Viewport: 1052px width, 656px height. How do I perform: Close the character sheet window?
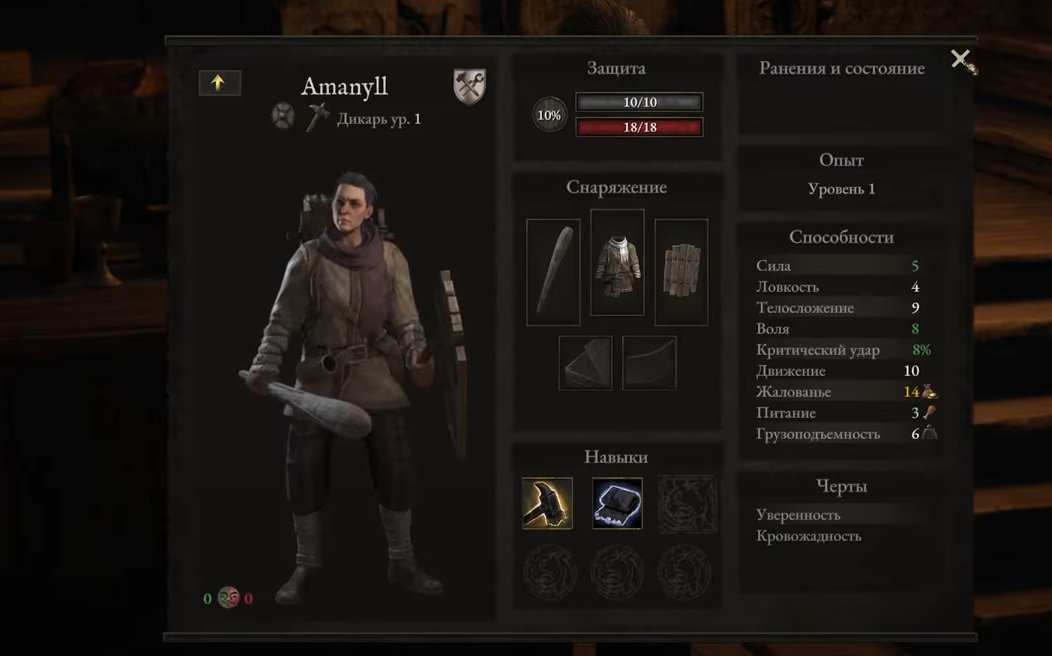coord(961,60)
